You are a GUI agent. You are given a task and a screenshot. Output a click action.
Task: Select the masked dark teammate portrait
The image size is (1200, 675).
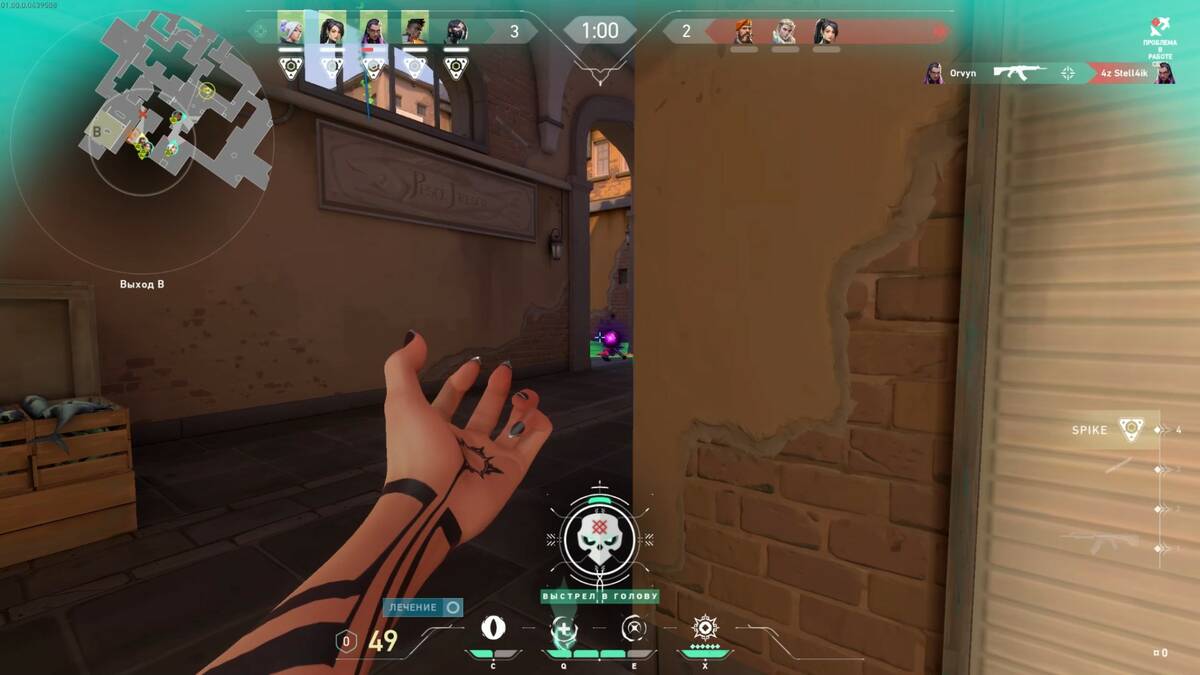[456, 30]
